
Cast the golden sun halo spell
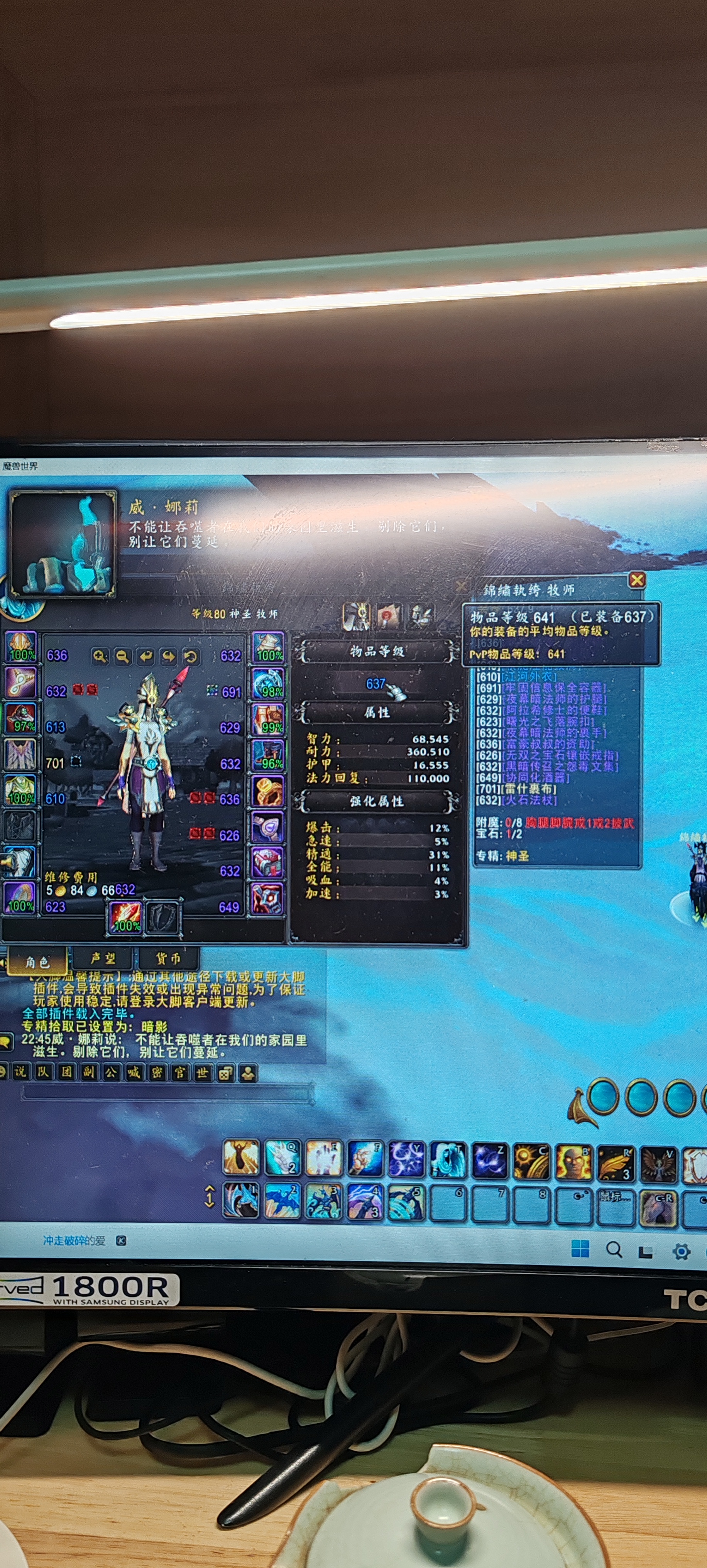[531, 1159]
